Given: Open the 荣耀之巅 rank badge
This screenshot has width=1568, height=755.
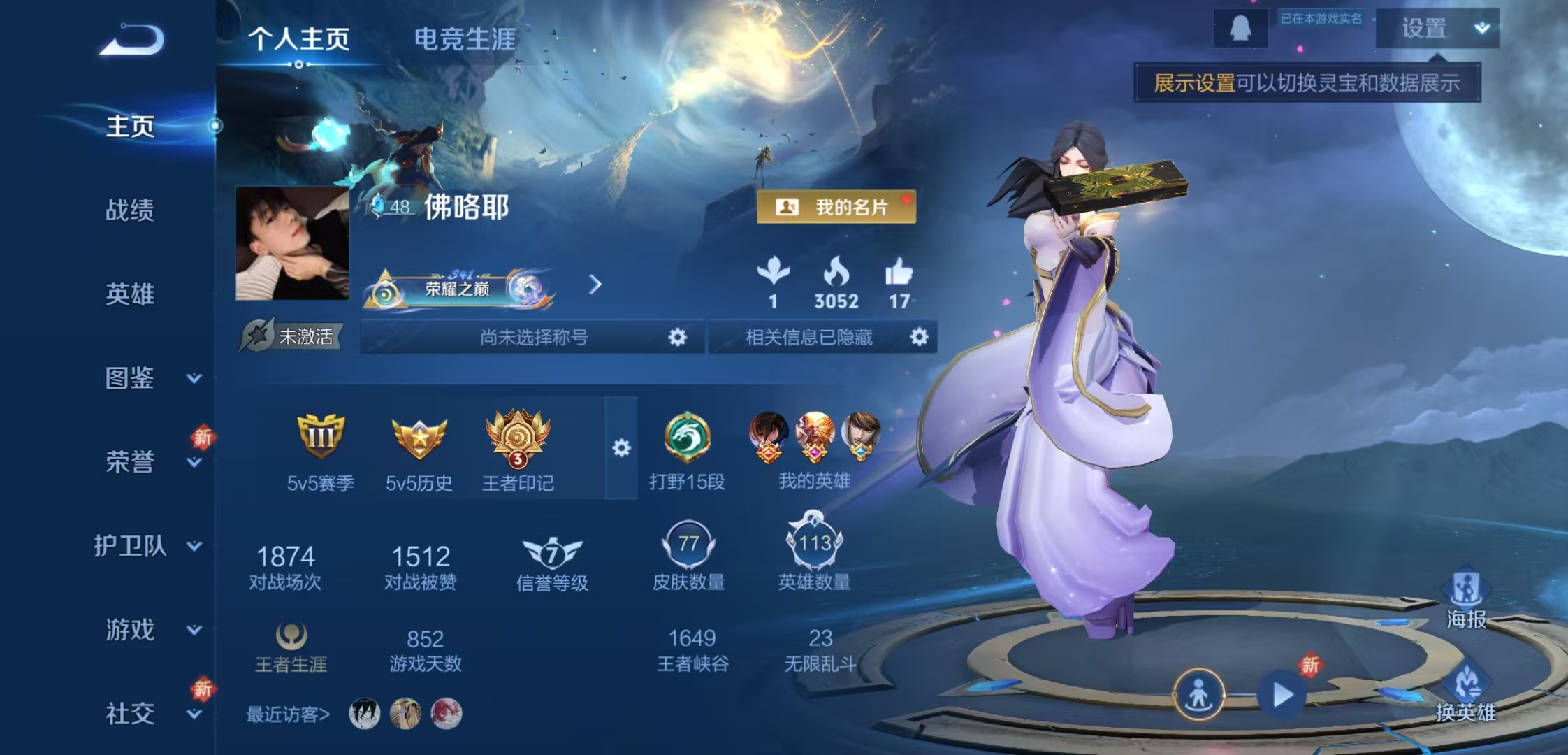Looking at the screenshot, I should 458,287.
